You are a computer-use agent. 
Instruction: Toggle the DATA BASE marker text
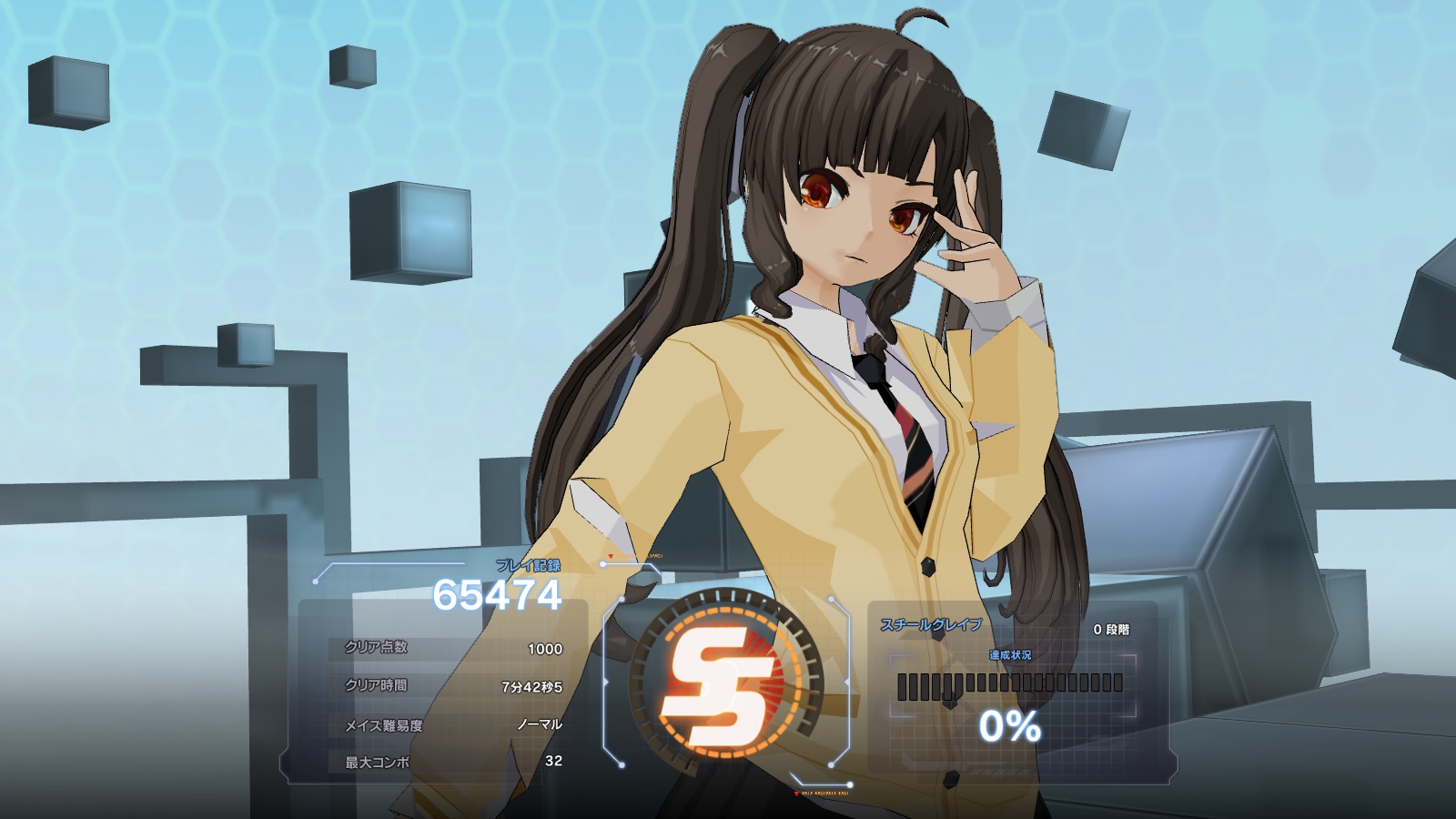click(824, 792)
